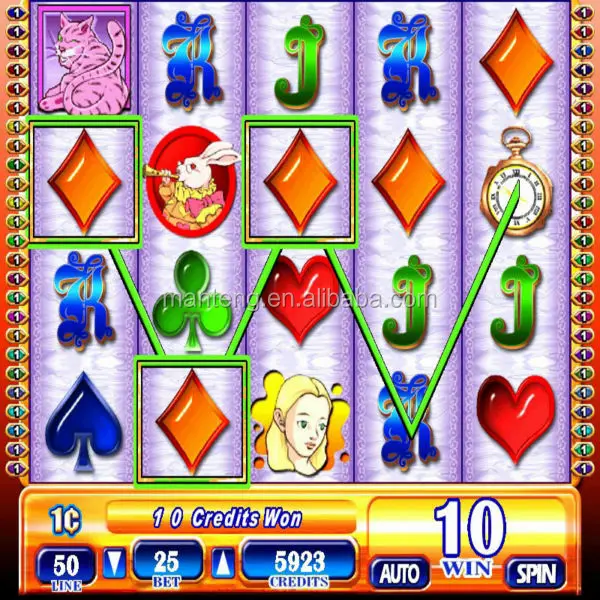Spin the reels with the SPIN button

pos(534,572)
